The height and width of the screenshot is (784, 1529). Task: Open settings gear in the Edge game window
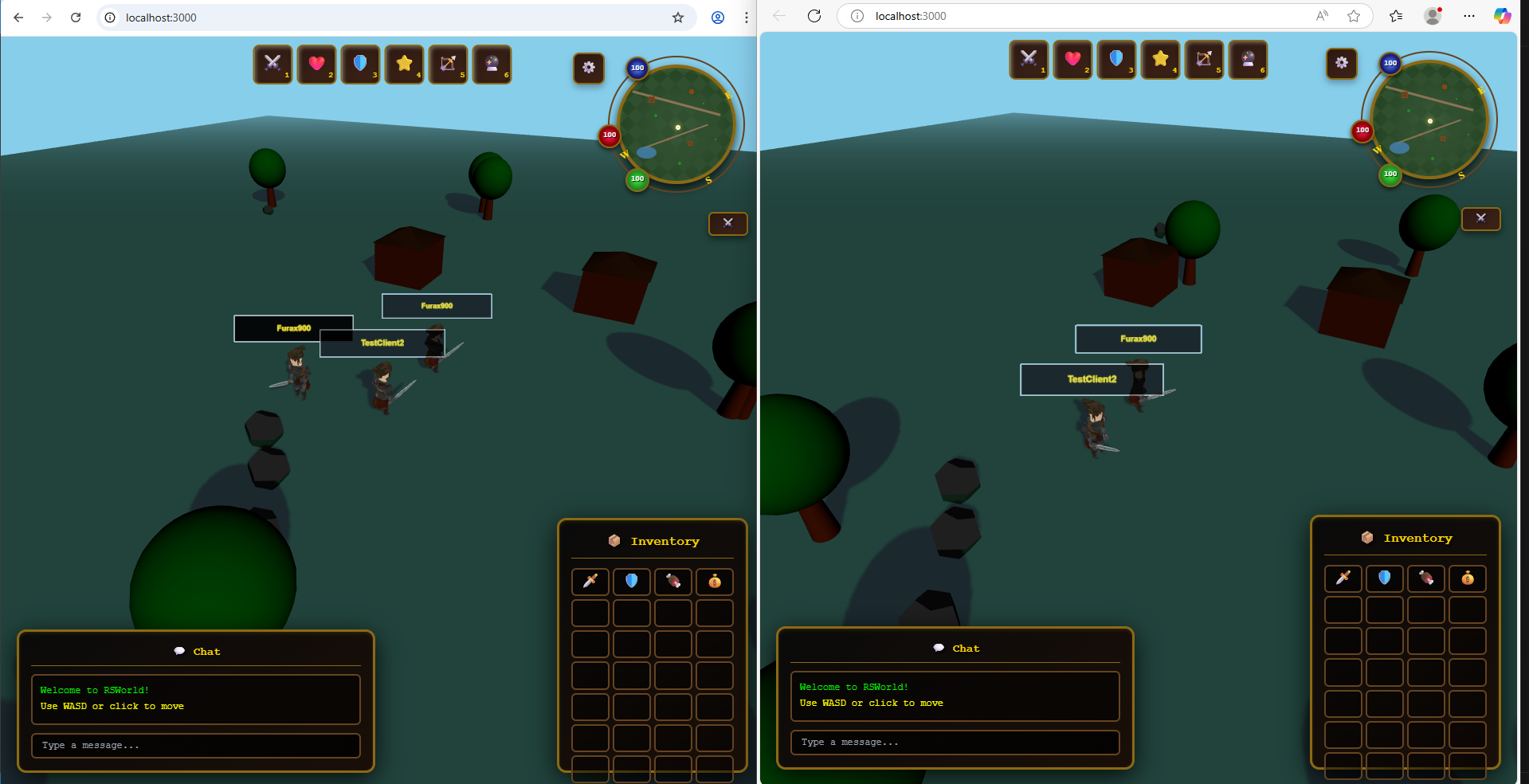pyautogui.click(x=1342, y=63)
